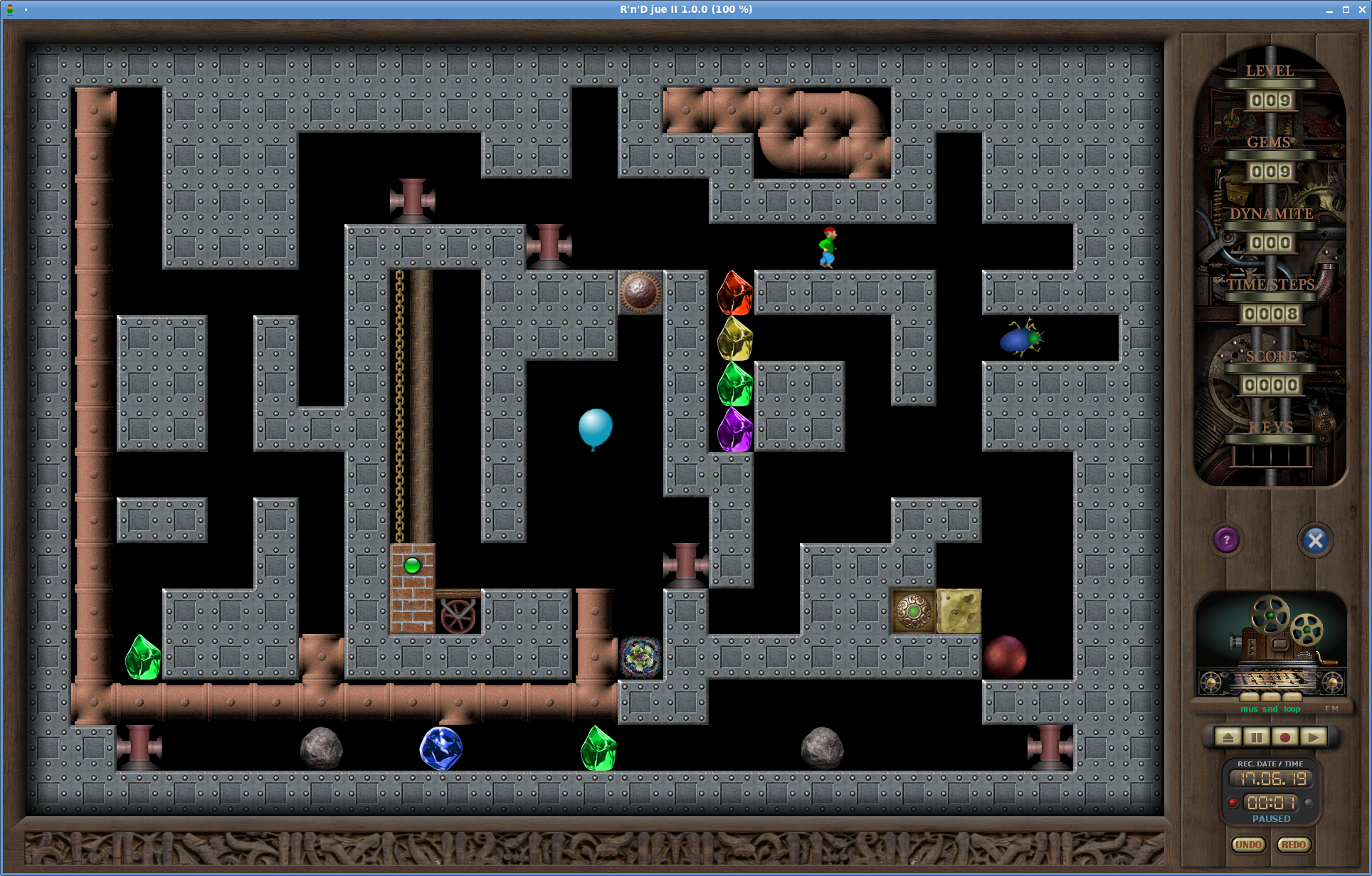
Task: Maximize the game window
Action: pos(1346,9)
